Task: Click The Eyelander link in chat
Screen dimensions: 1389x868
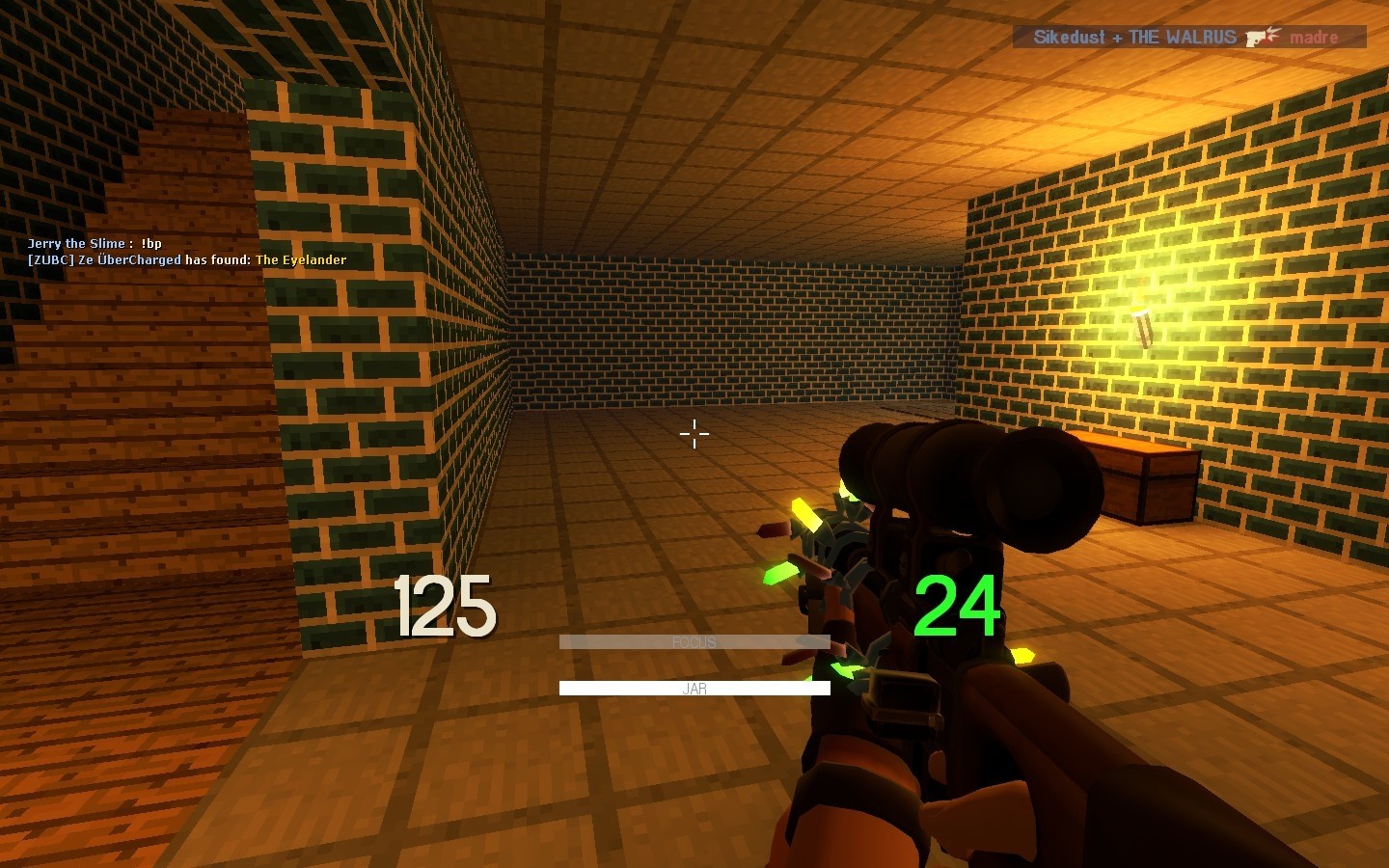Action: point(300,259)
